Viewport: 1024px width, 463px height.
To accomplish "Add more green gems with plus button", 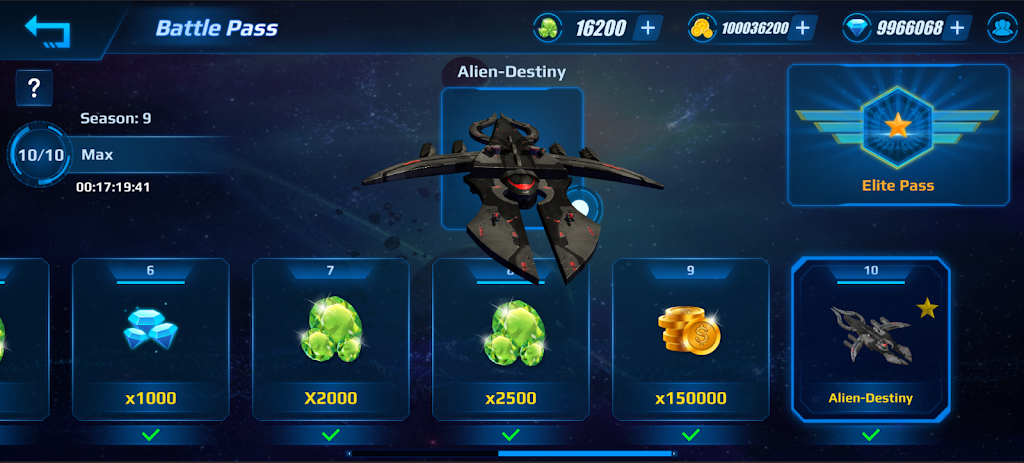I will point(647,28).
